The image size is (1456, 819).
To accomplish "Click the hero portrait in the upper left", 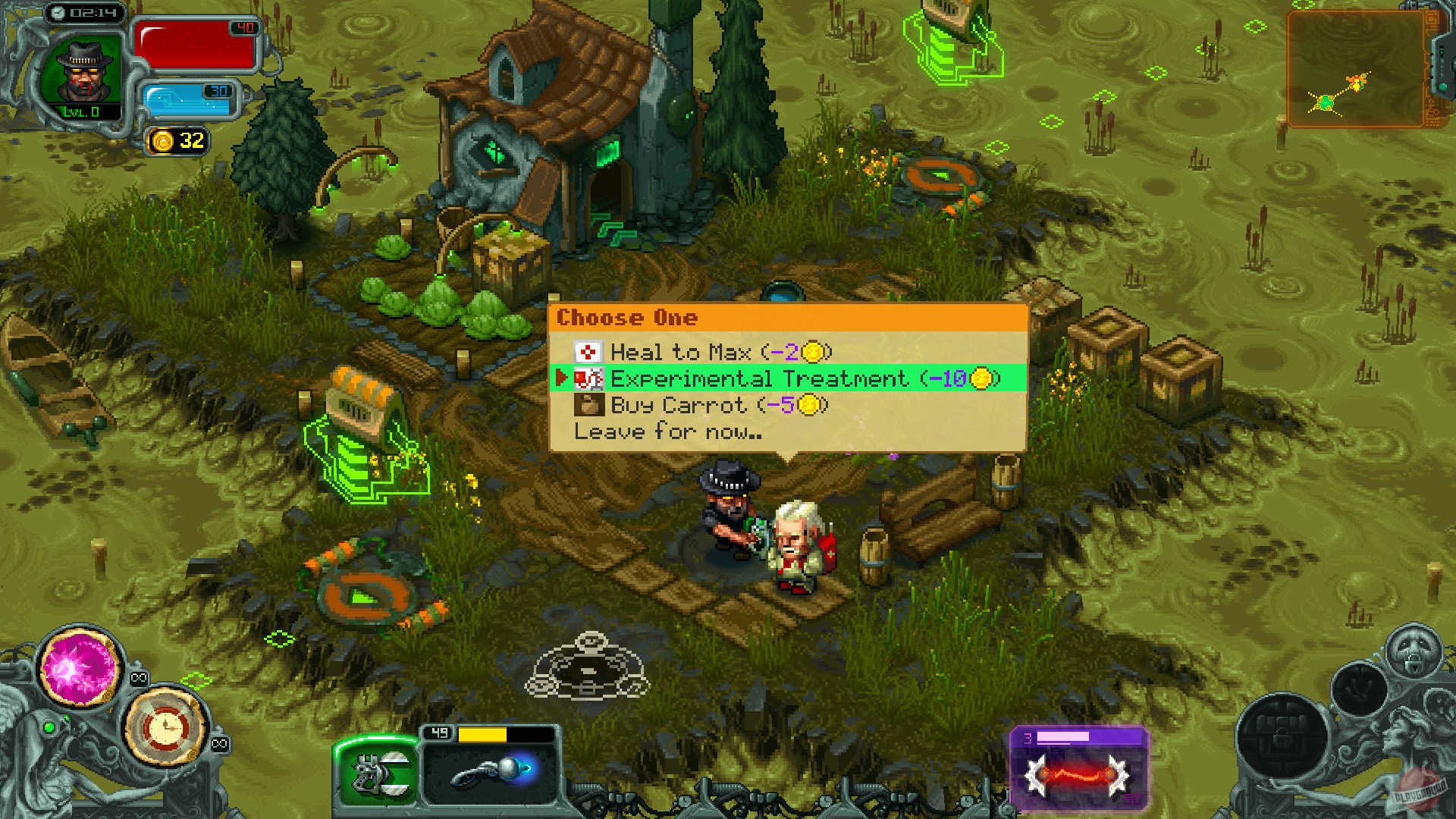I will click(80, 68).
